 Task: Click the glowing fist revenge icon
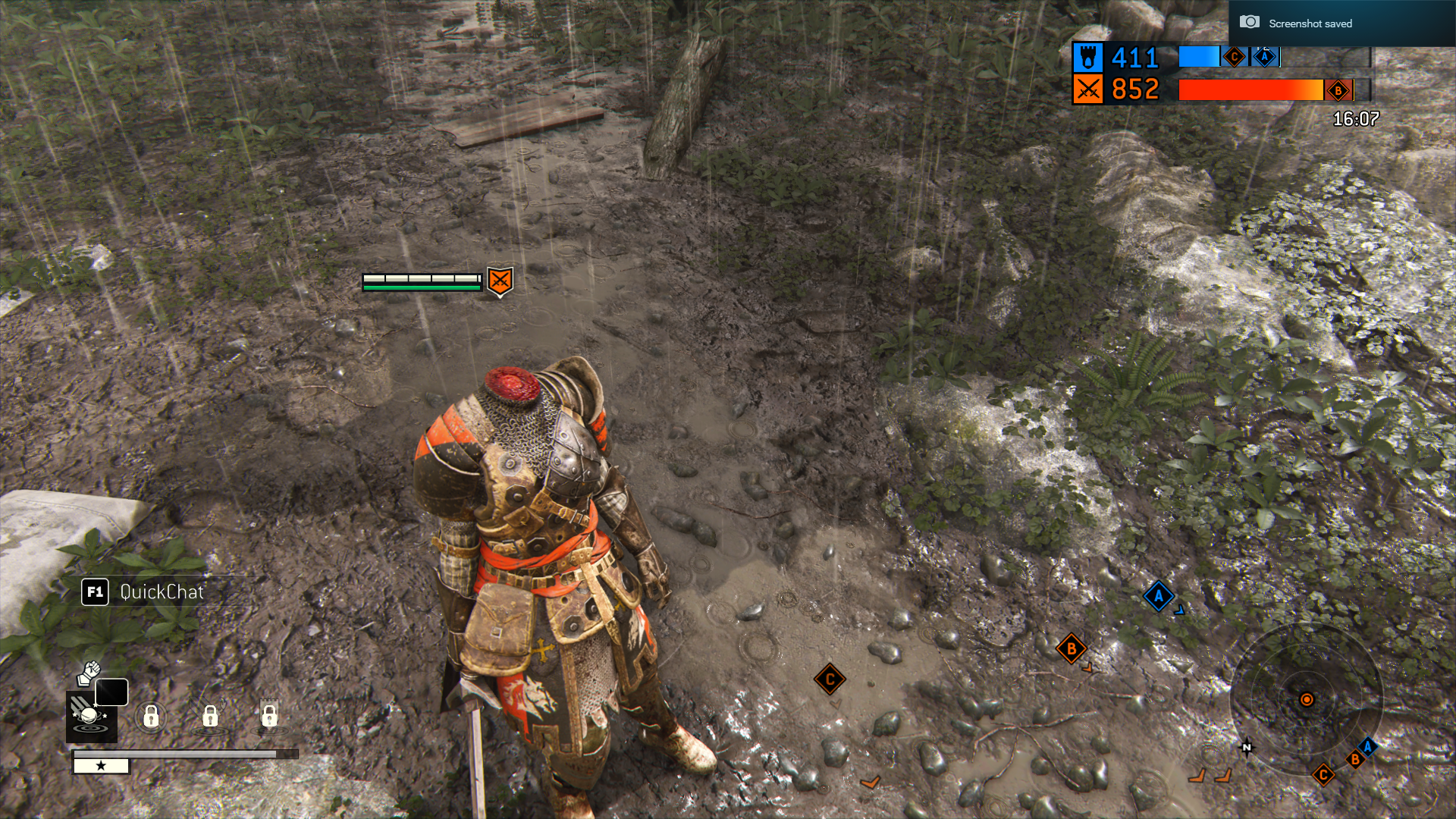[x=90, y=672]
